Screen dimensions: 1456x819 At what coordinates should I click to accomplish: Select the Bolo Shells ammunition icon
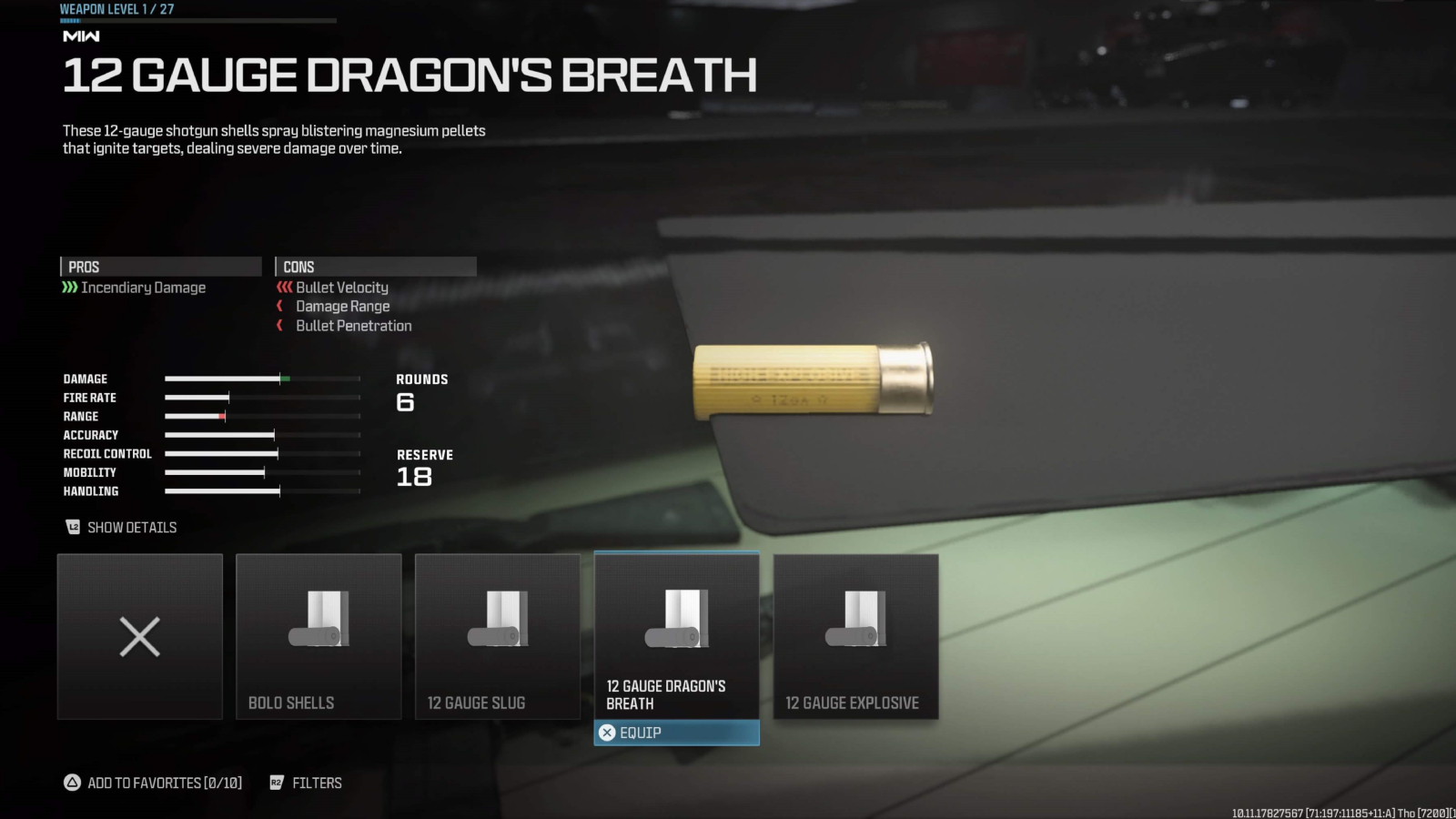(318, 619)
